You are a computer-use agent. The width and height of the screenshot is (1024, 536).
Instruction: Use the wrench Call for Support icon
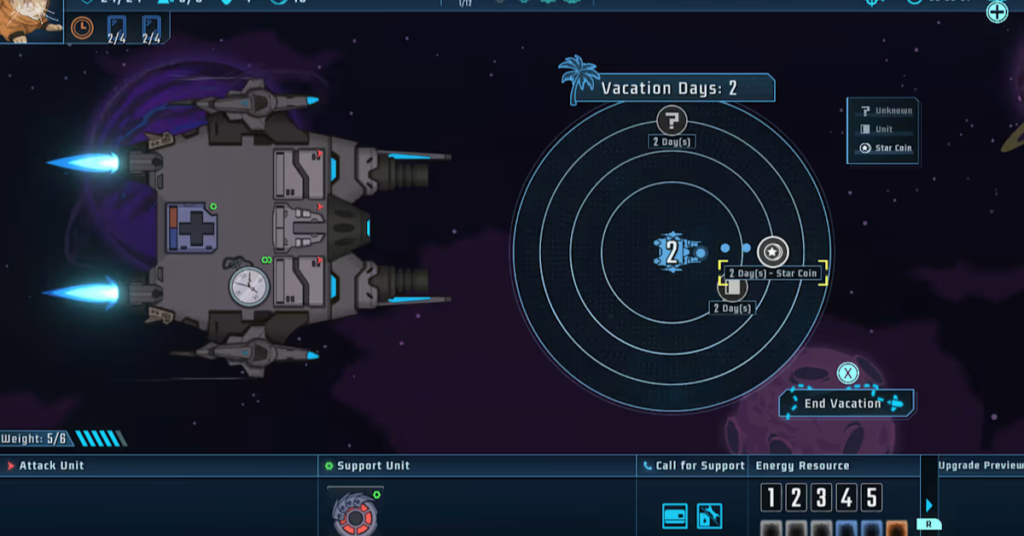tap(709, 516)
